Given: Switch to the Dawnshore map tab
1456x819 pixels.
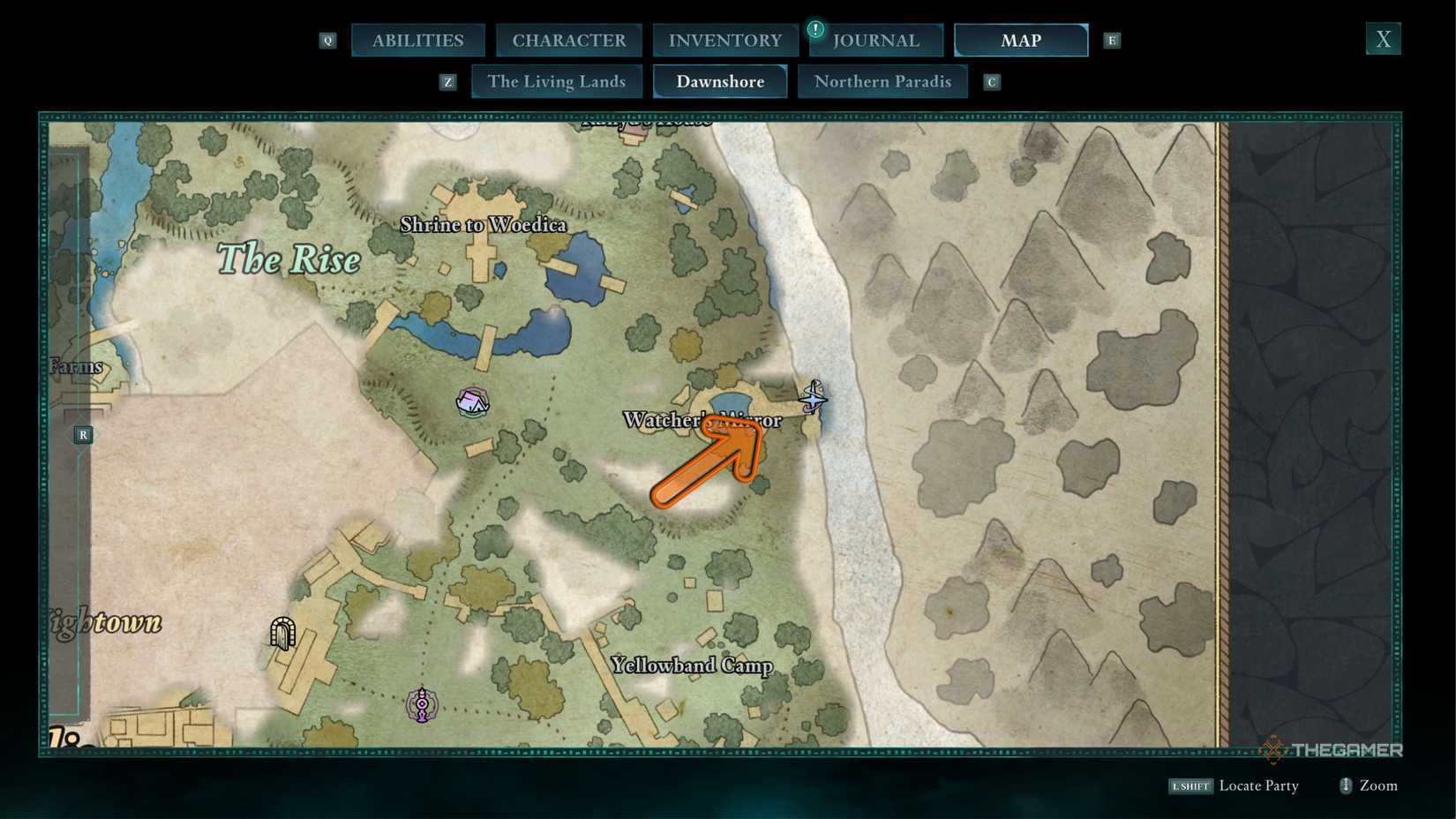Looking at the screenshot, I should [720, 81].
